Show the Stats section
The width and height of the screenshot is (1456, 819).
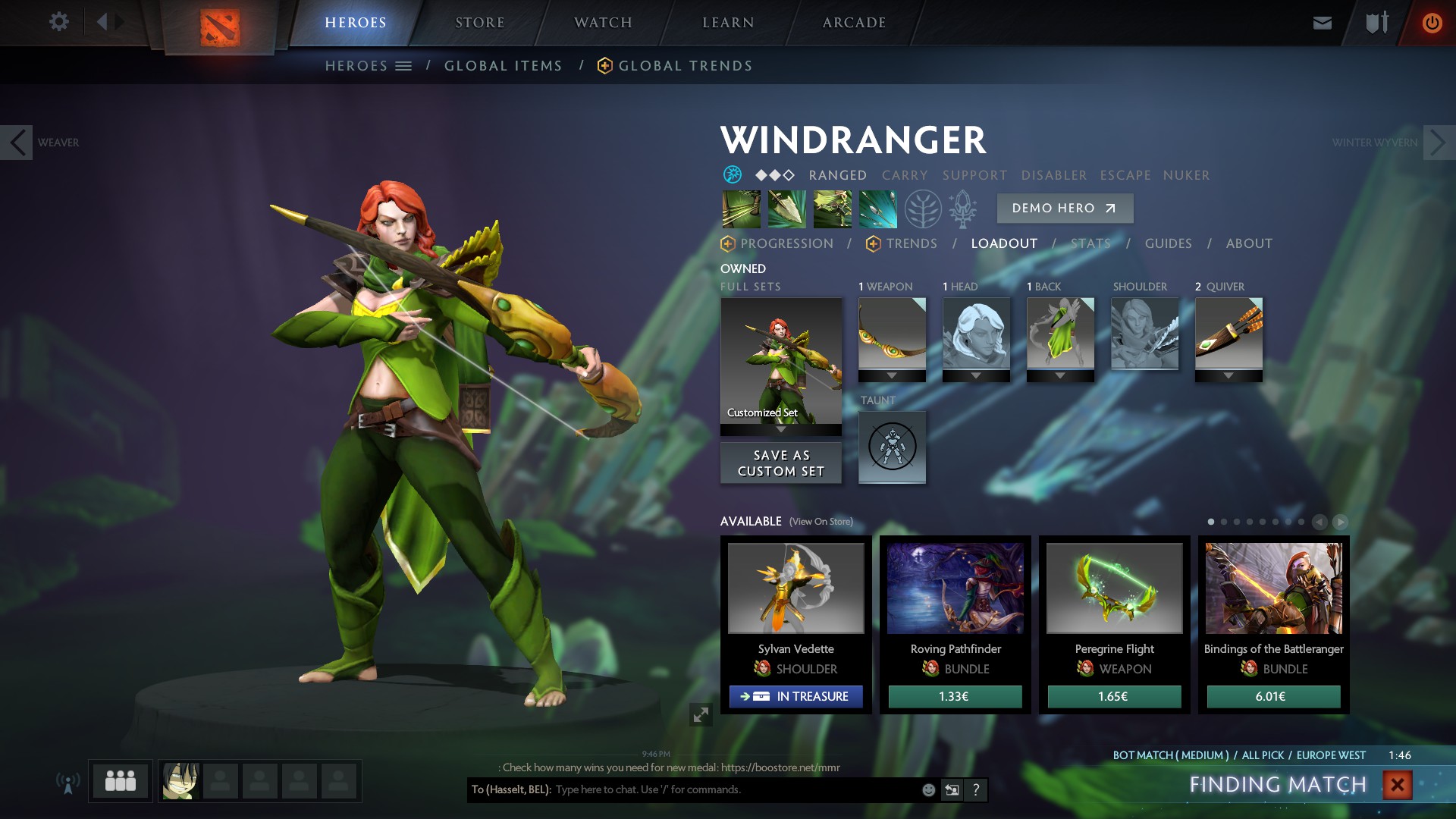pyautogui.click(x=1090, y=243)
